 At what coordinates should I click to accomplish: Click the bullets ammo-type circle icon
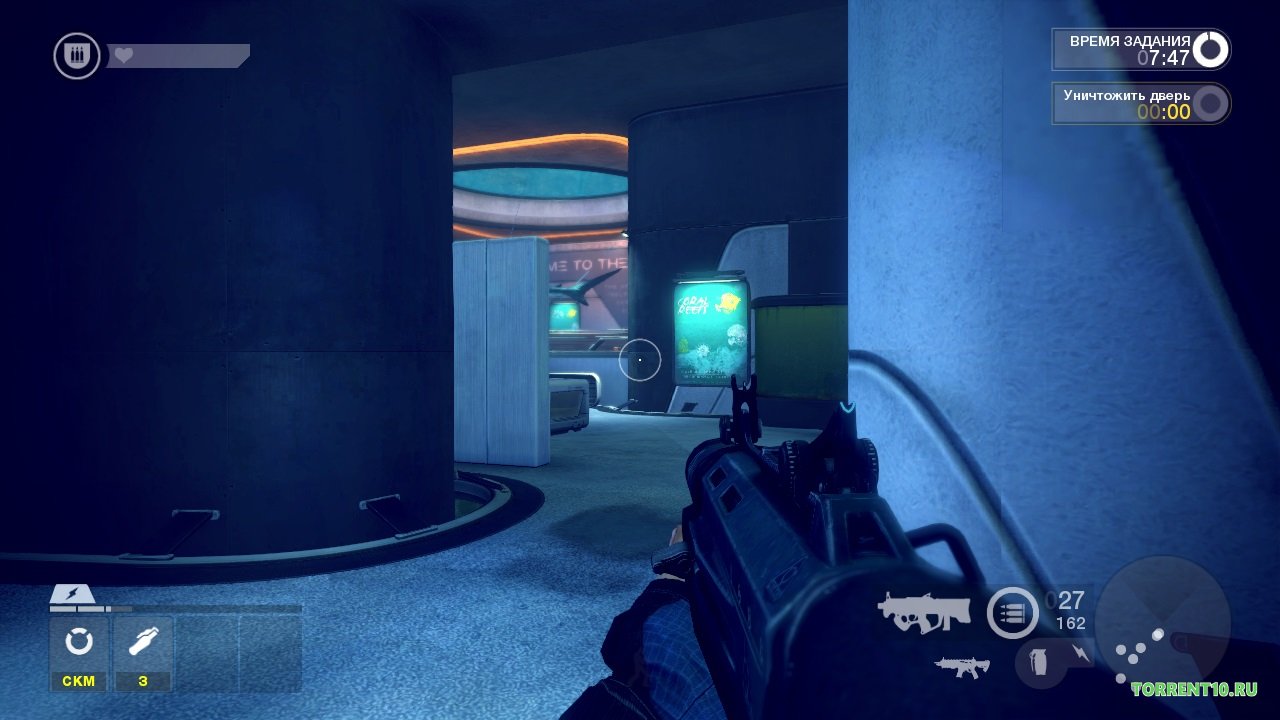pyautogui.click(x=1012, y=613)
